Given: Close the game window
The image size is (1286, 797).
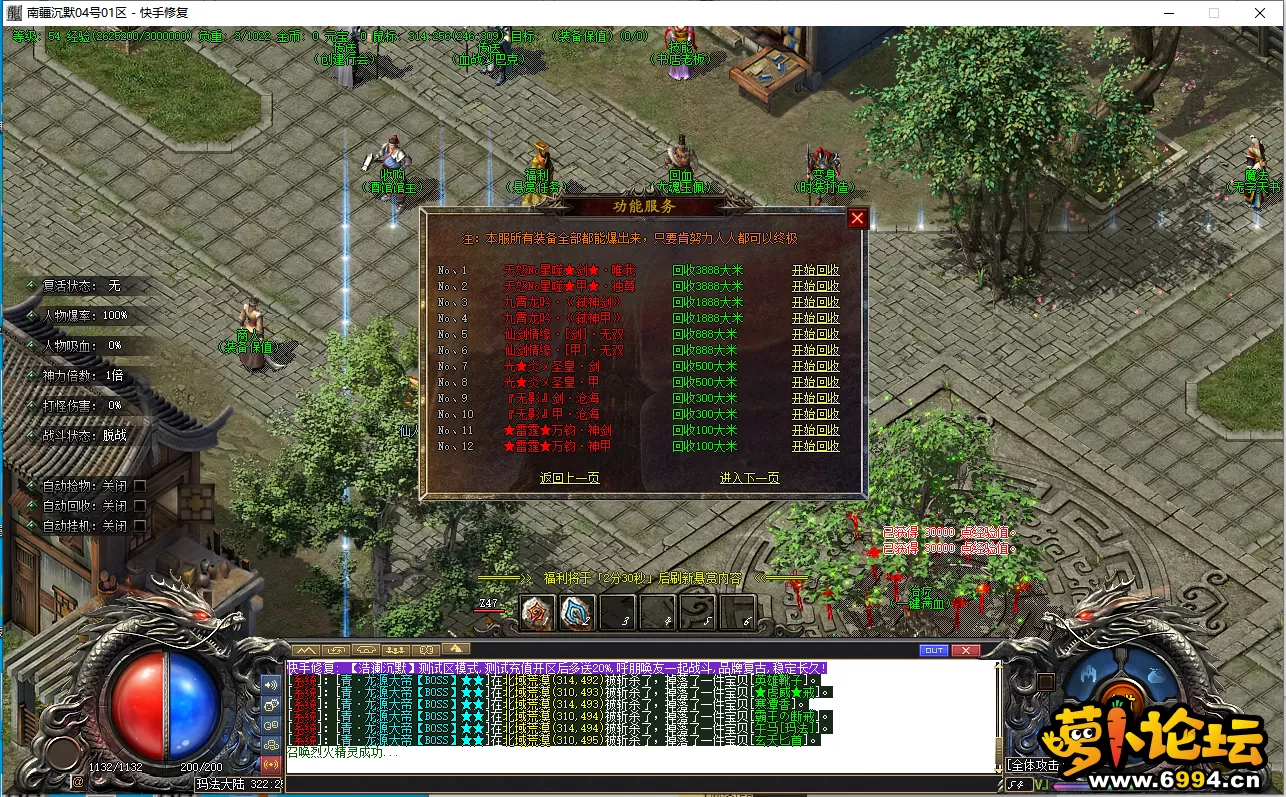Looking at the screenshot, I should click(x=1260, y=13).
